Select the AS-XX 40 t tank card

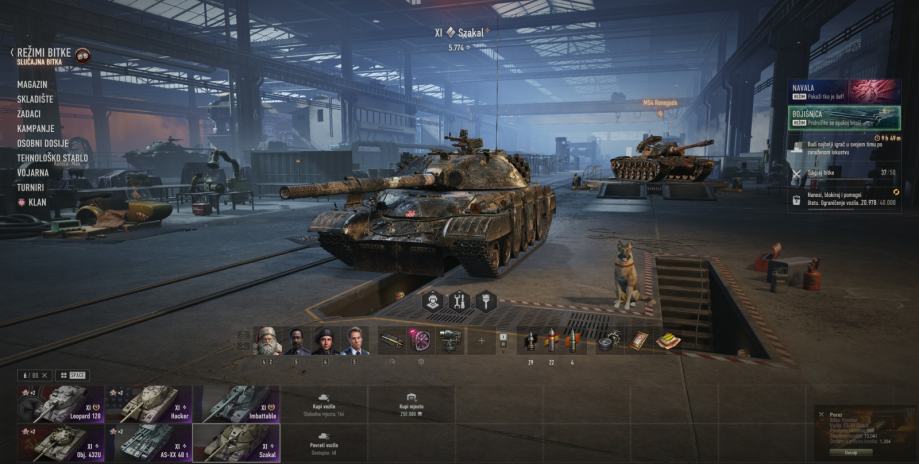(148, 442)
